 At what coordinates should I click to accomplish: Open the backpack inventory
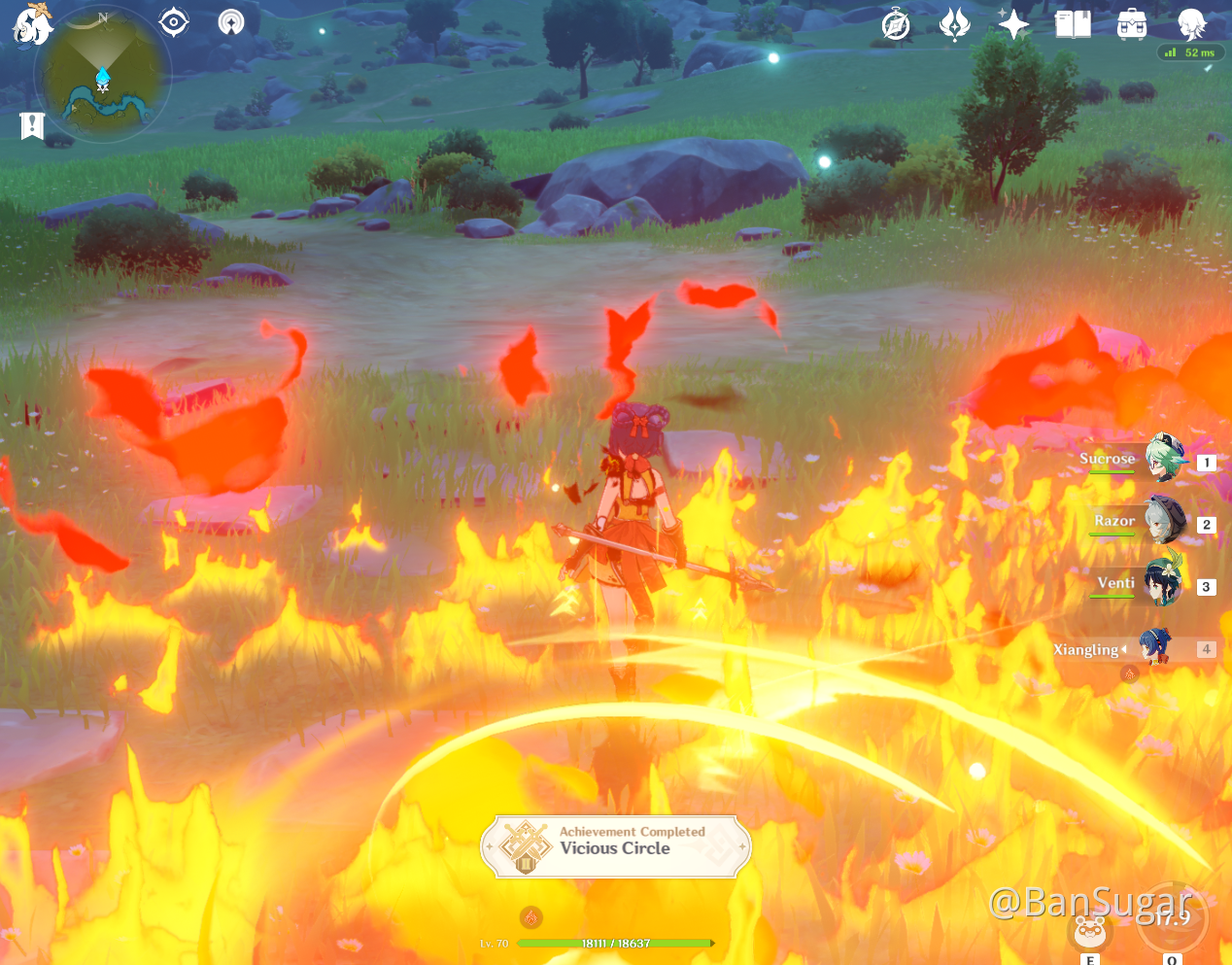(x=1132, y=24)
